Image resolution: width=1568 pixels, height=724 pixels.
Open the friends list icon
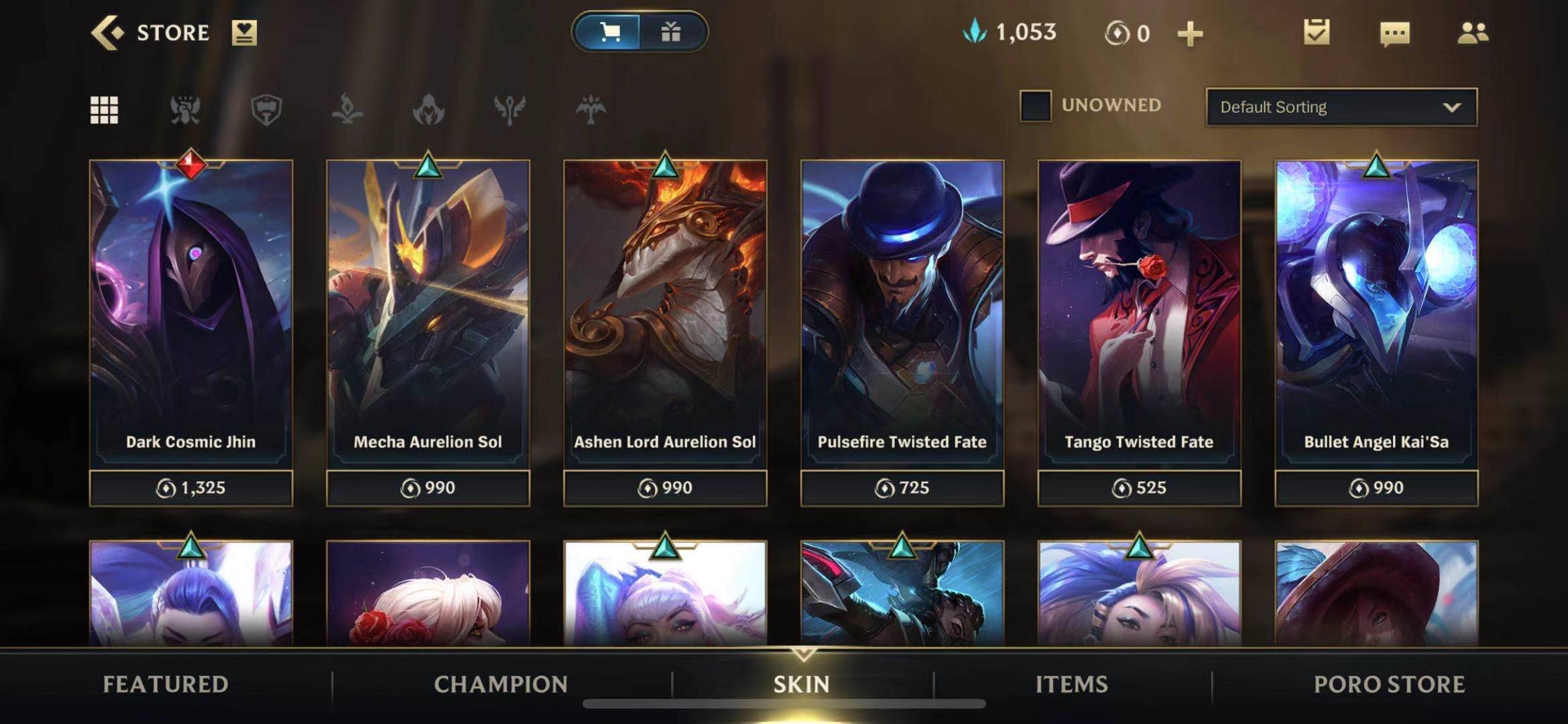(x=1472, y=33)
